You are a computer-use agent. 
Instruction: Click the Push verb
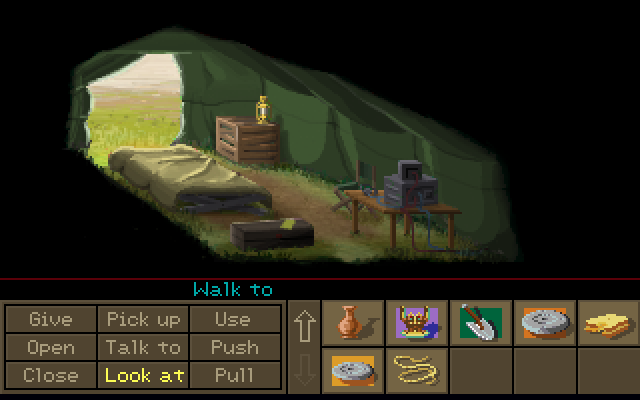pyautogui.click(x=233, y=347)
